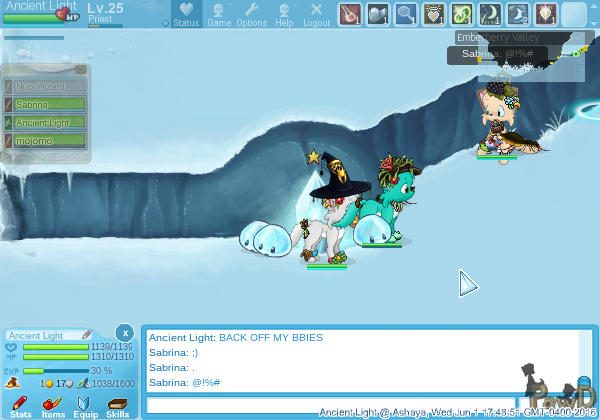Activate the magnifying glass skill
The width and height of the screenshot is (600, 420).
(405, 14)
